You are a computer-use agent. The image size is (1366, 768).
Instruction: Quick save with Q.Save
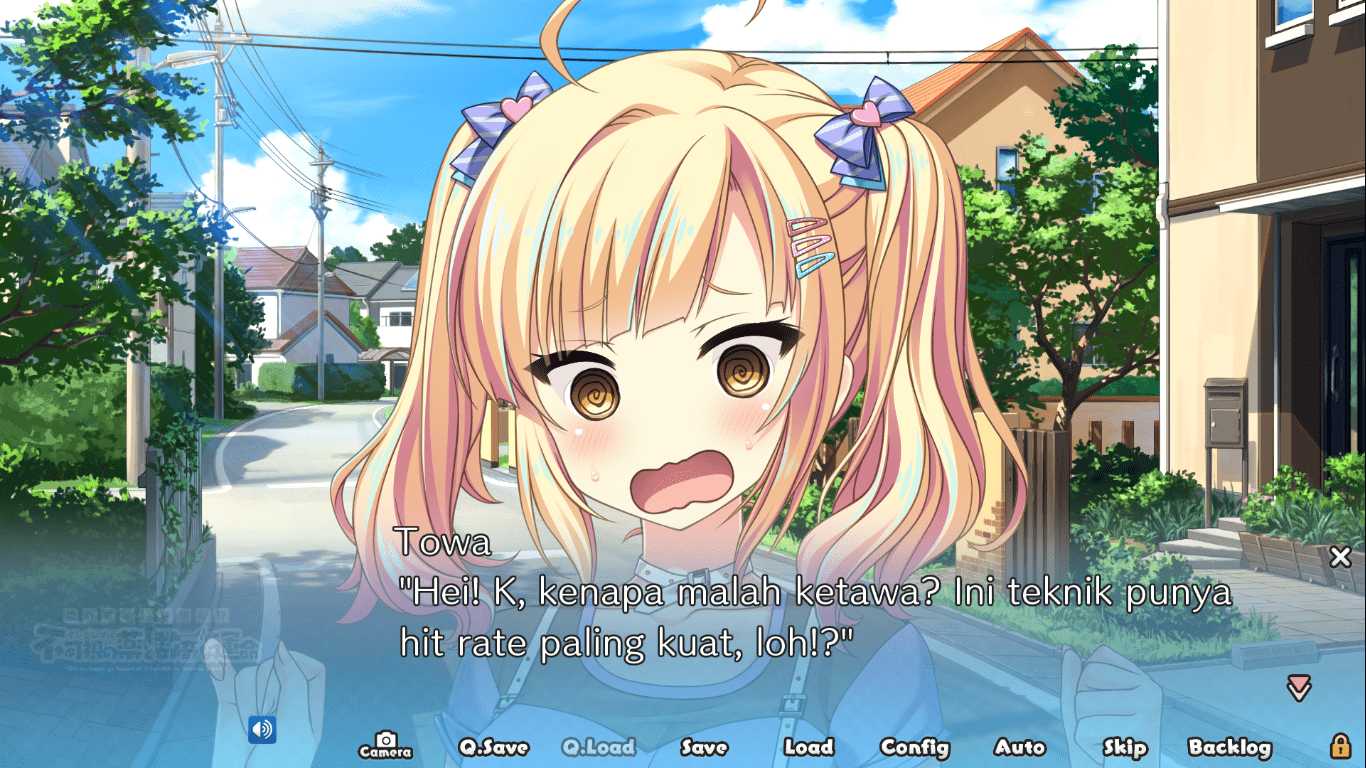pos(493,747)
